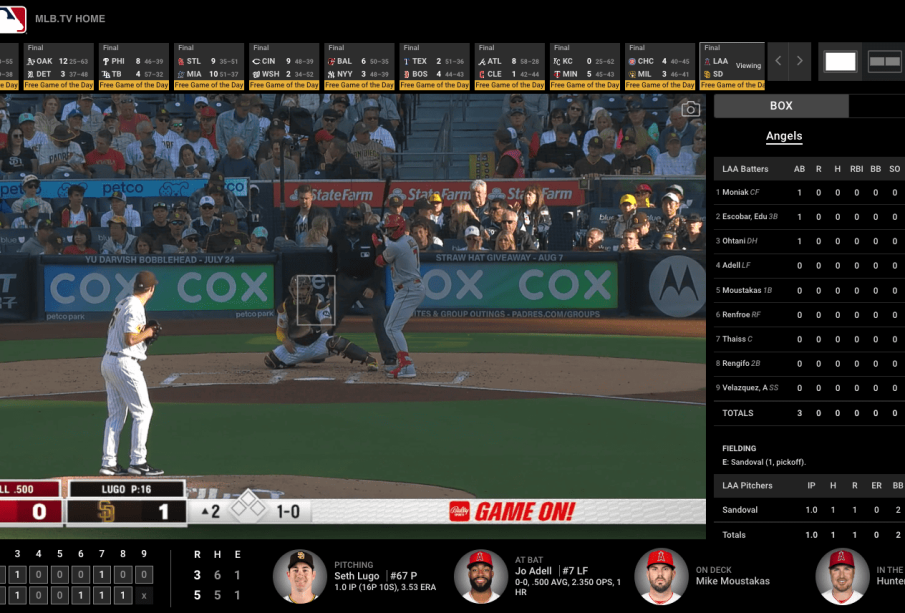Click Seth Lugo's pitcher headshot

[x=299, y=575]
